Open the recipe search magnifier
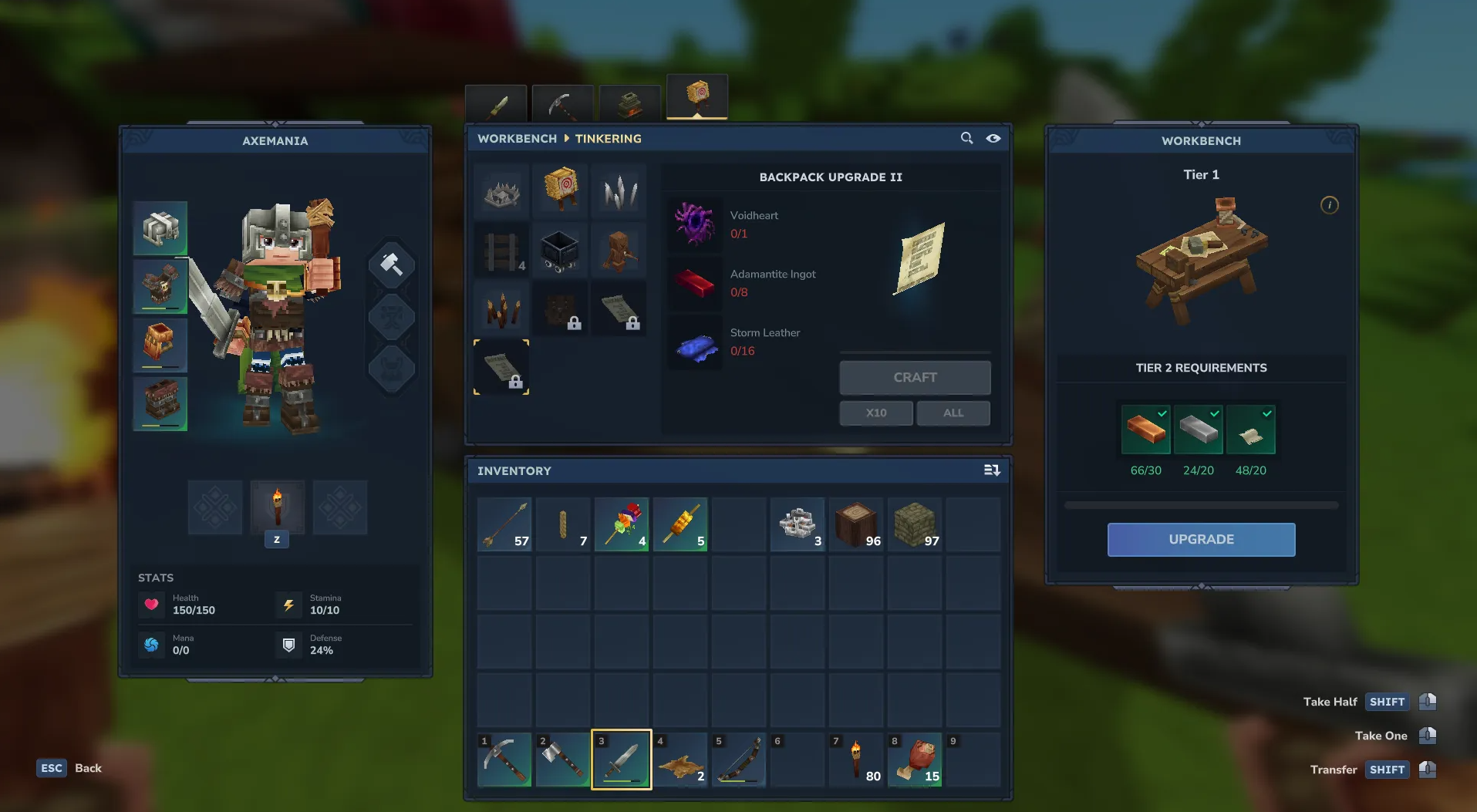1477x812 pixels. click(966, 138)
